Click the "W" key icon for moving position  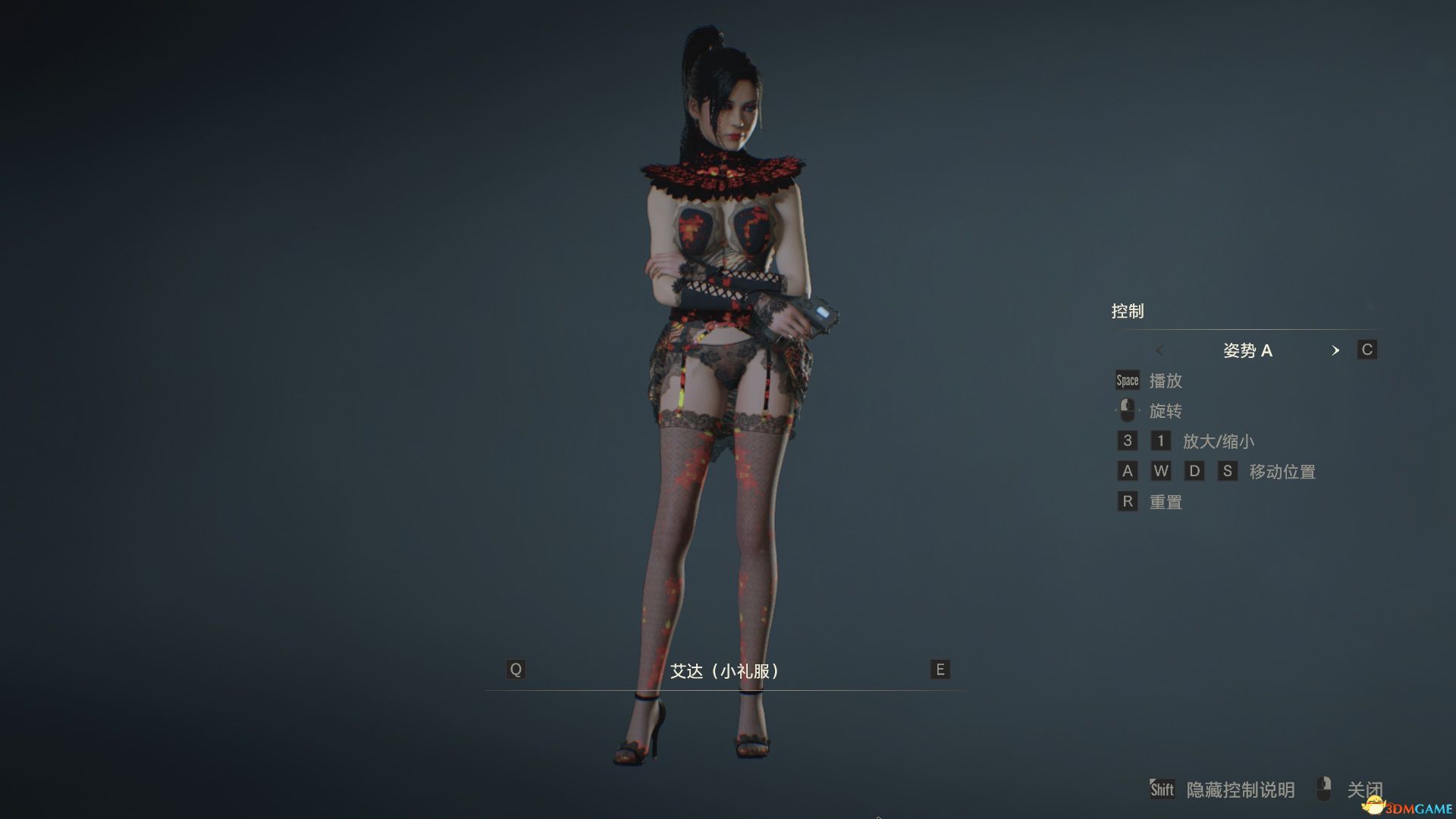tap(1161, 471)
